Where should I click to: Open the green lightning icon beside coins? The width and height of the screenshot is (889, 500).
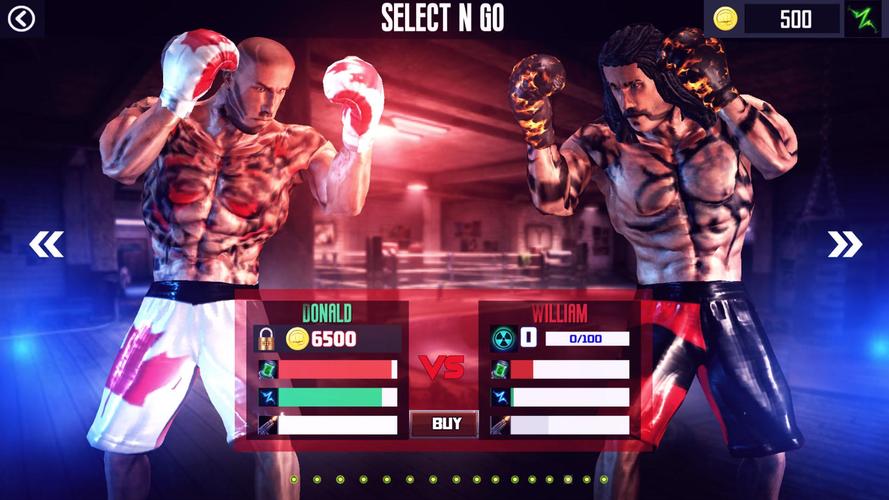tap(863, 19)
